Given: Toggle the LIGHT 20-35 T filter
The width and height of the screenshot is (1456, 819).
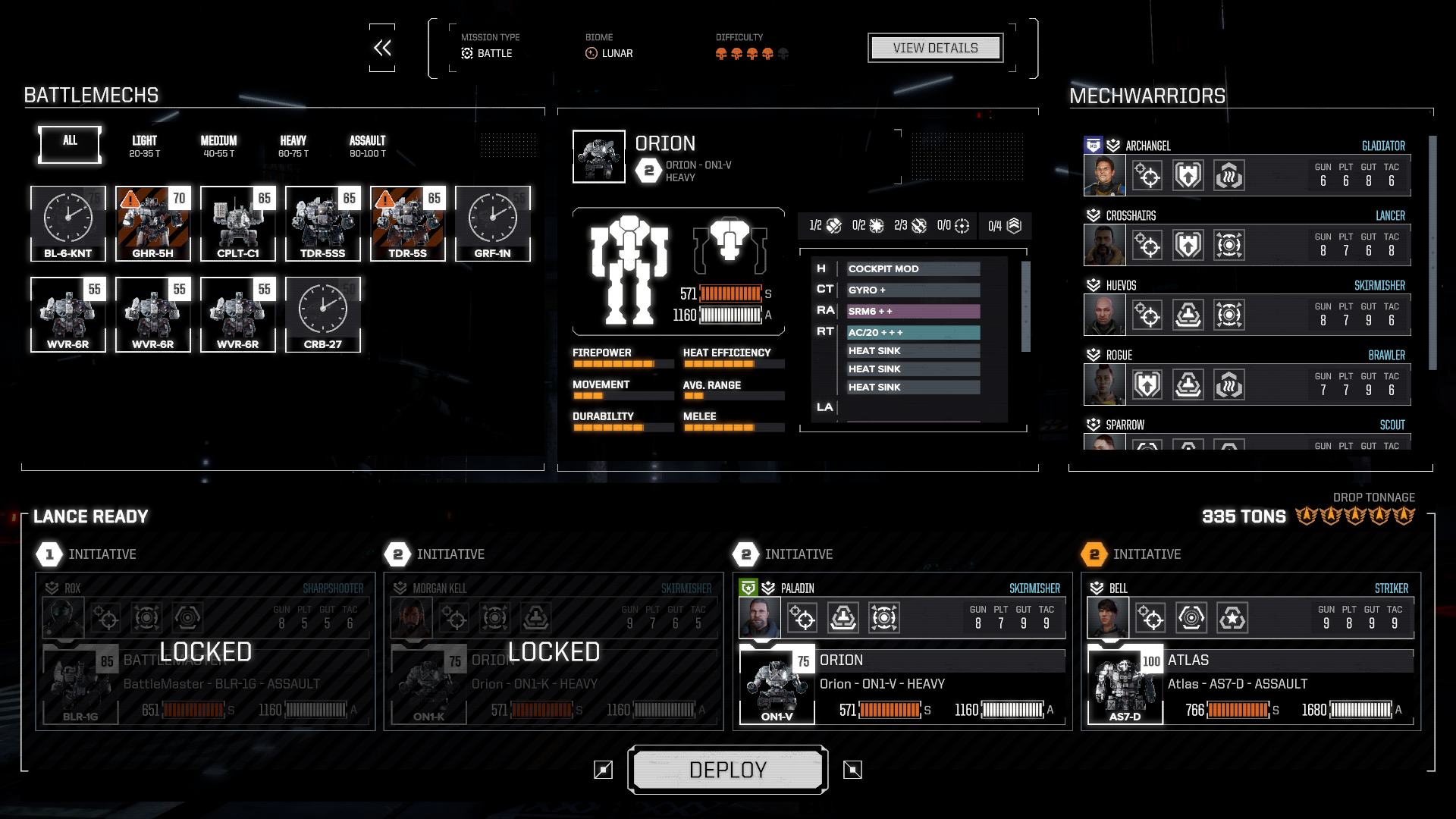Looking at the screenshot, I should click(x=143, y=145).
